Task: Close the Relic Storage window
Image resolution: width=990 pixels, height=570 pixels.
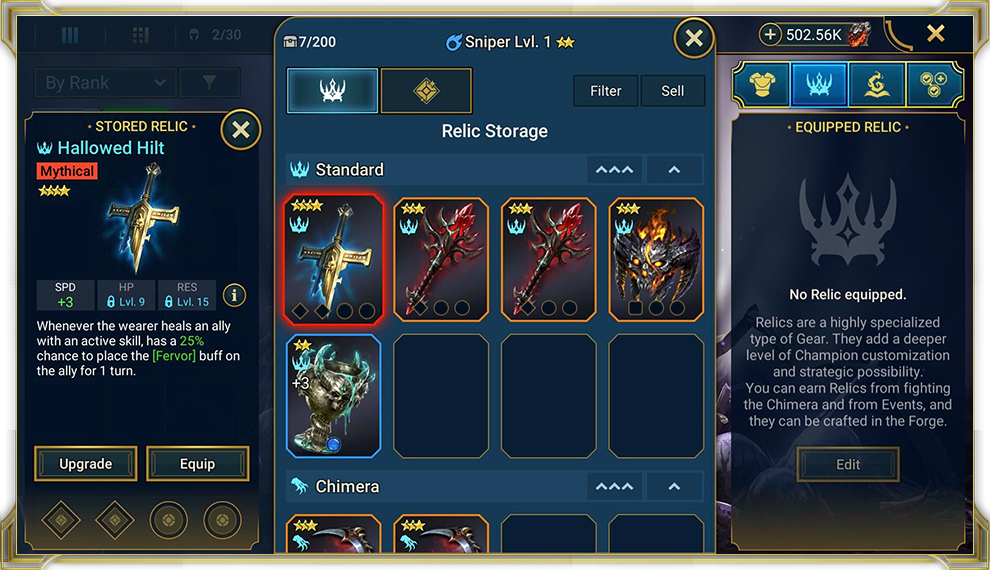Action: (694, 39)
